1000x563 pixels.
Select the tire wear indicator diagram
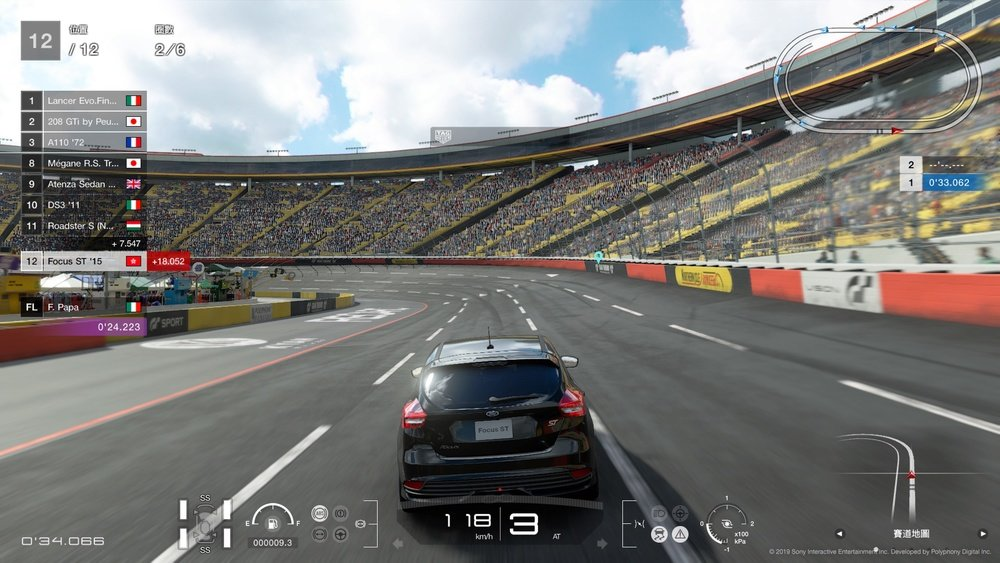(205, 523)
